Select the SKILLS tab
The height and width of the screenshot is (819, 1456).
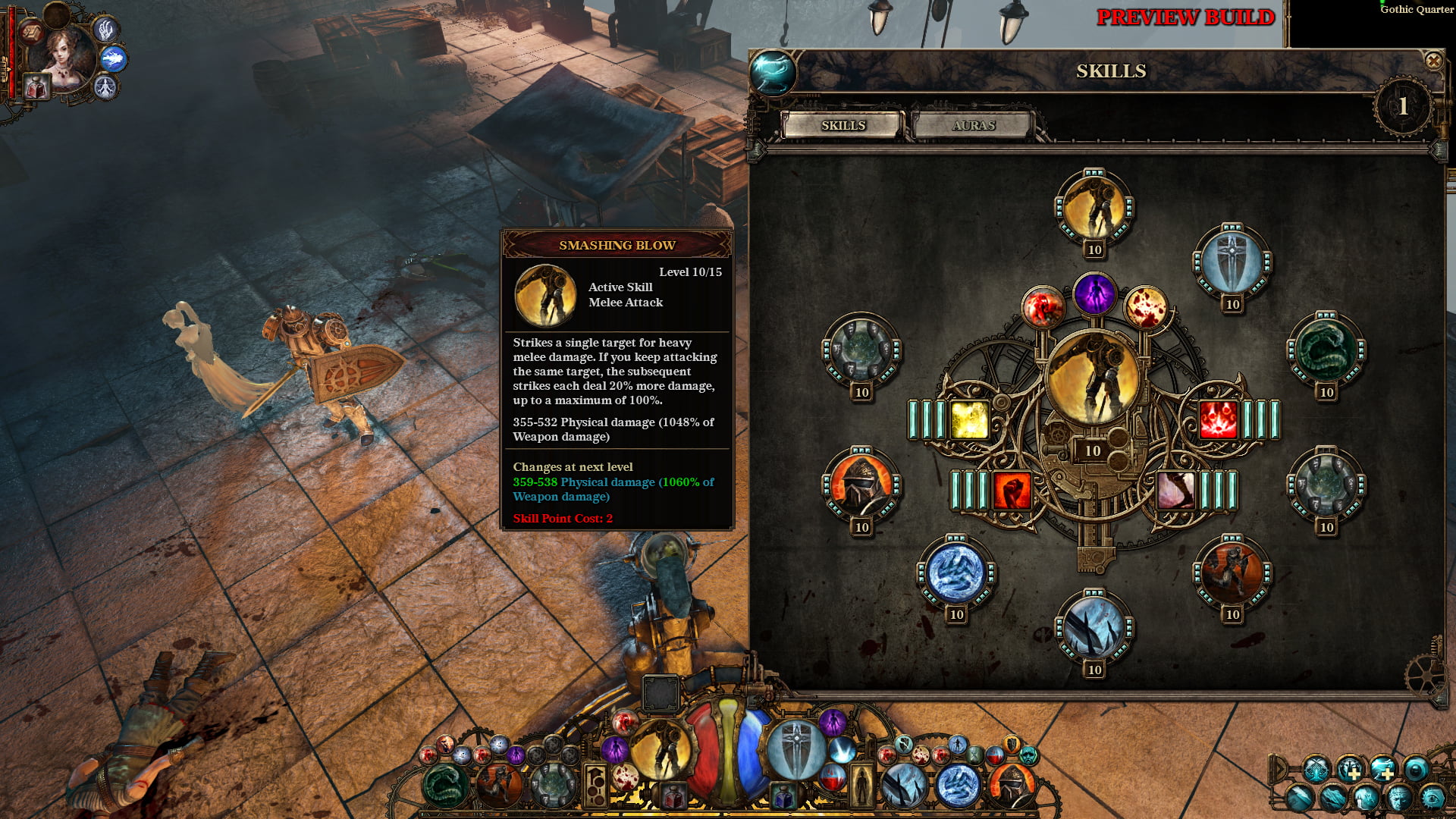click(844, 126)
